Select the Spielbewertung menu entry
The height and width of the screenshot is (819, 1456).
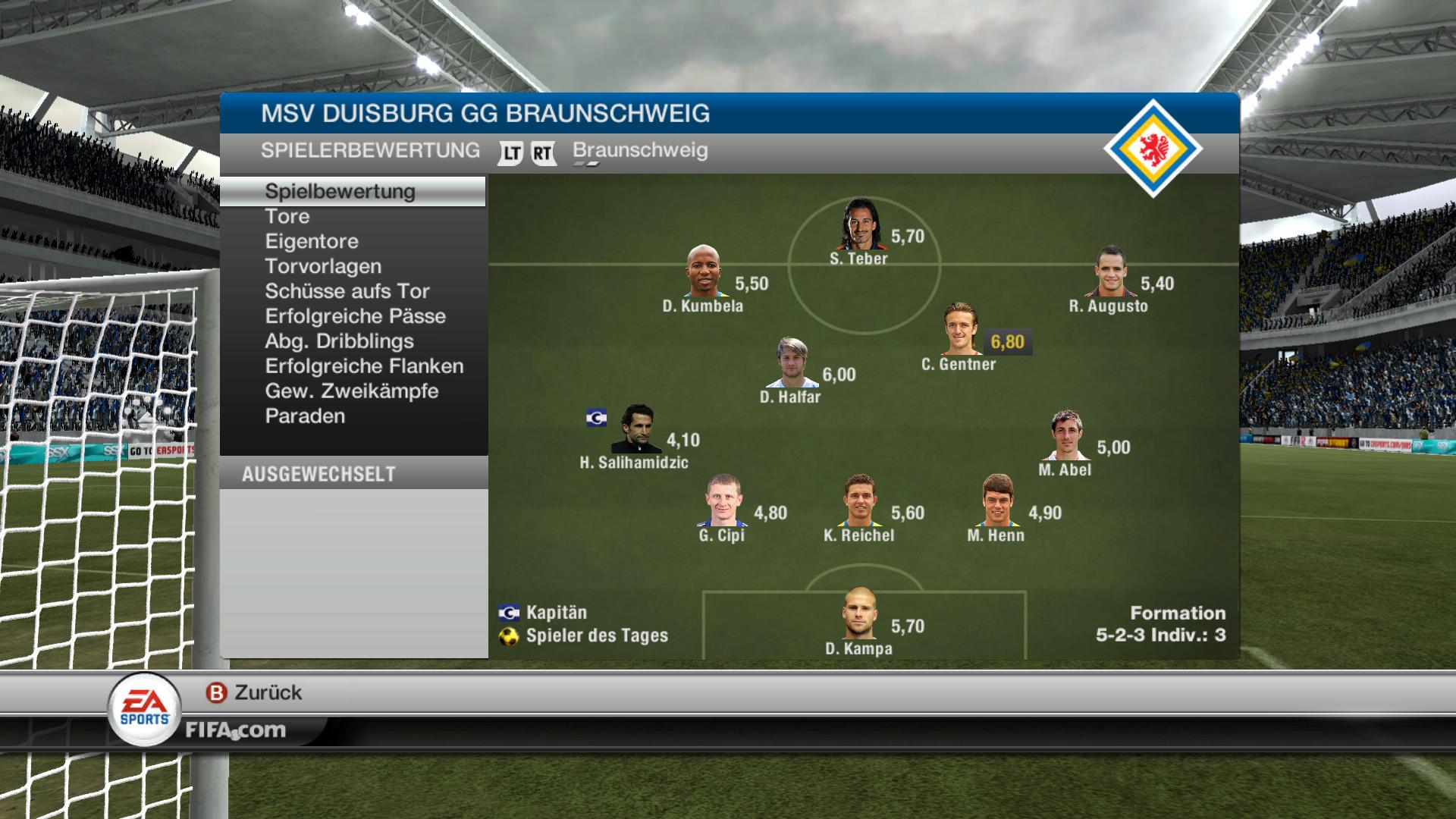coord(340,191)
